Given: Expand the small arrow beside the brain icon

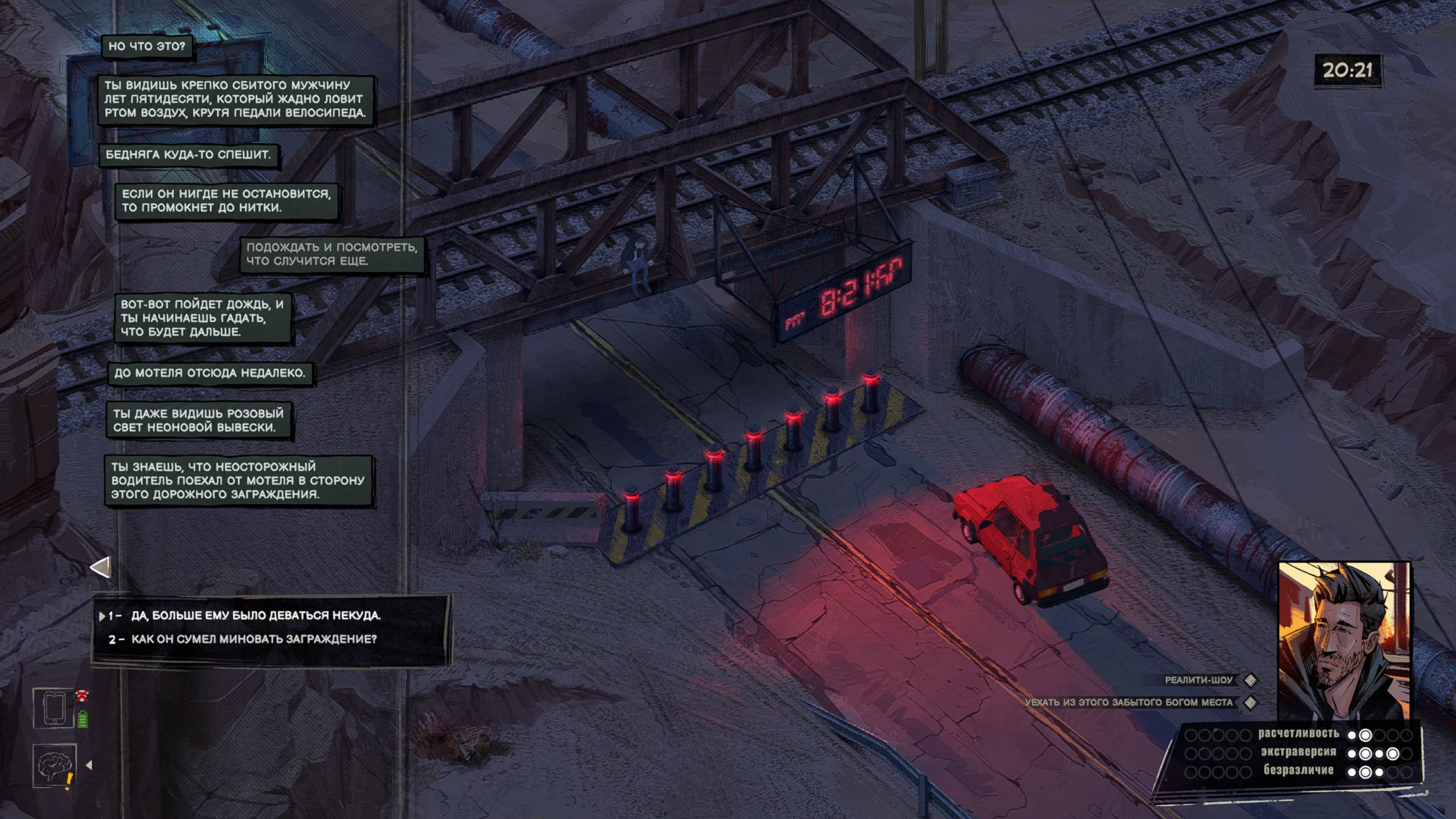Looking at the screenshot, I should (89, 766).
